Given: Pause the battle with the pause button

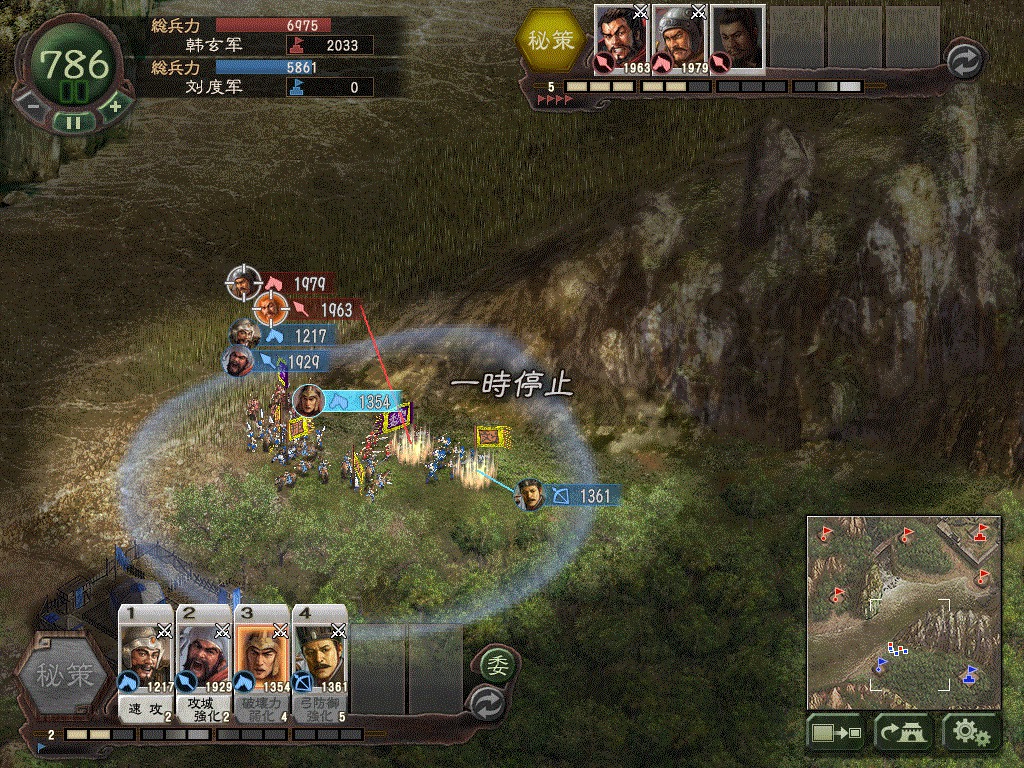Looking at the screenshot, I should coord(72,123).
